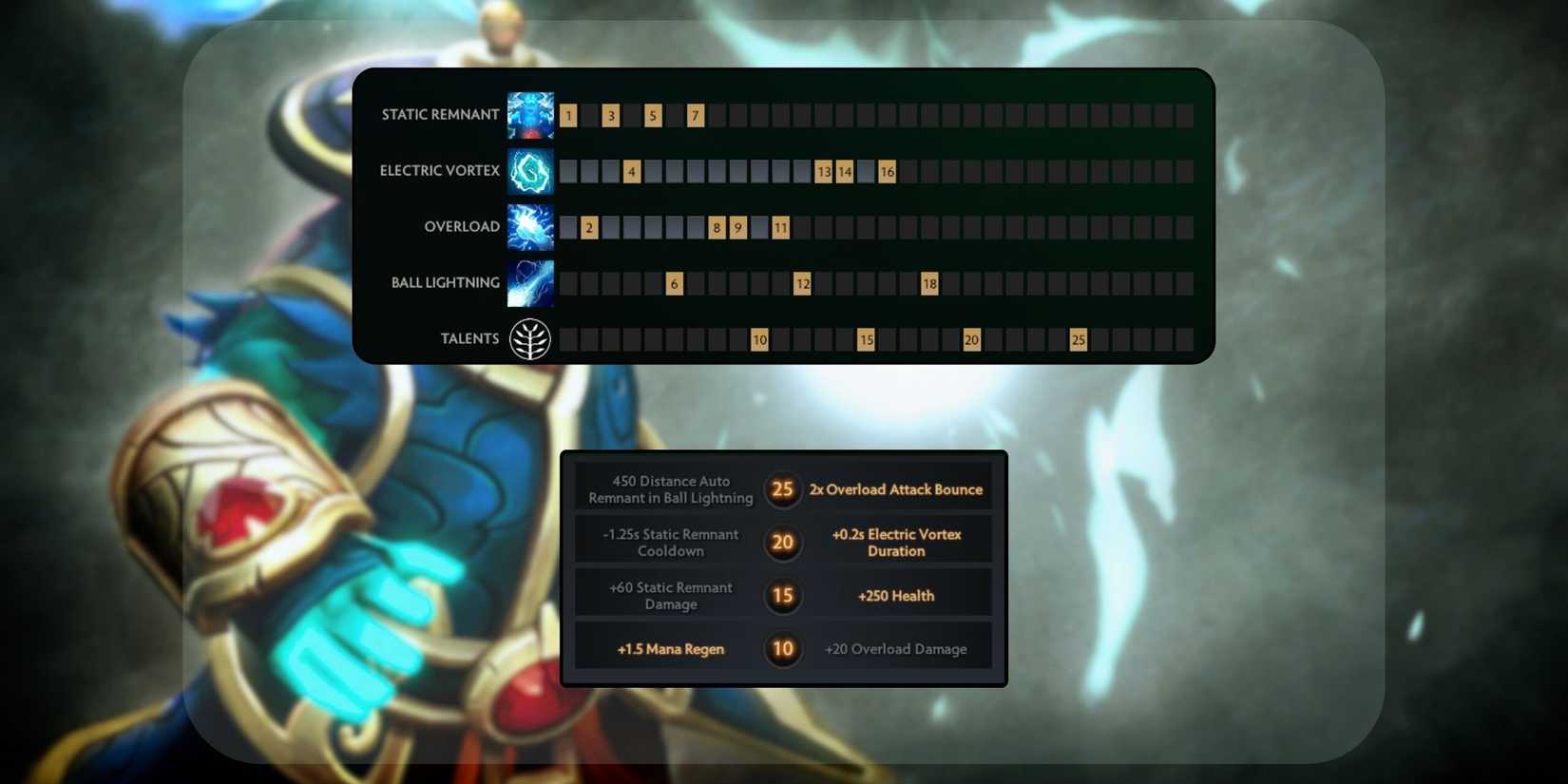The height and width of the screenshot is (784, 1568).
Task: Select the Static Remnant ability icon
Action: click(x=529, y=114)
